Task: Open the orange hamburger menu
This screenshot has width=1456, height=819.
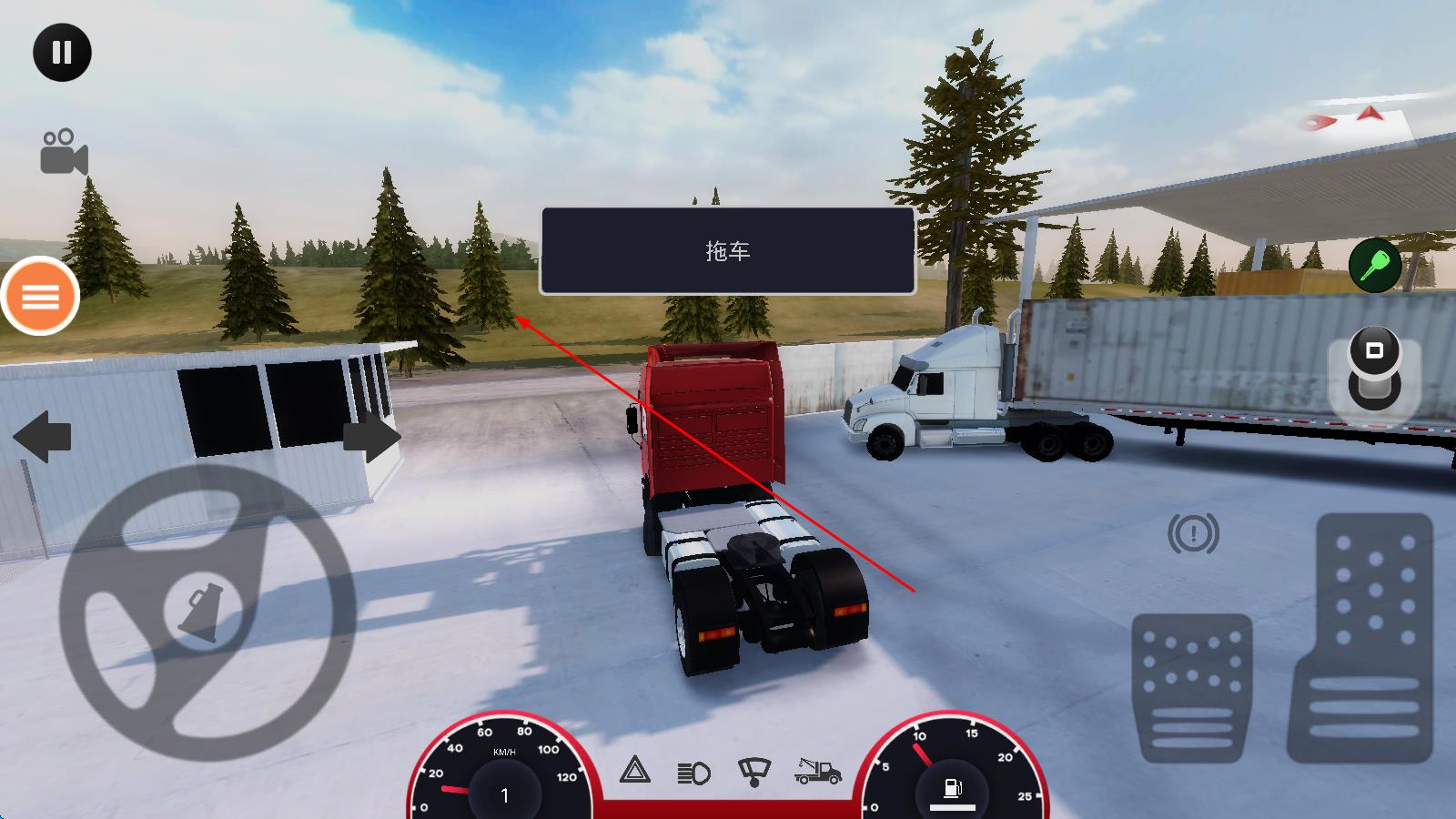Action: coord(40,296)
